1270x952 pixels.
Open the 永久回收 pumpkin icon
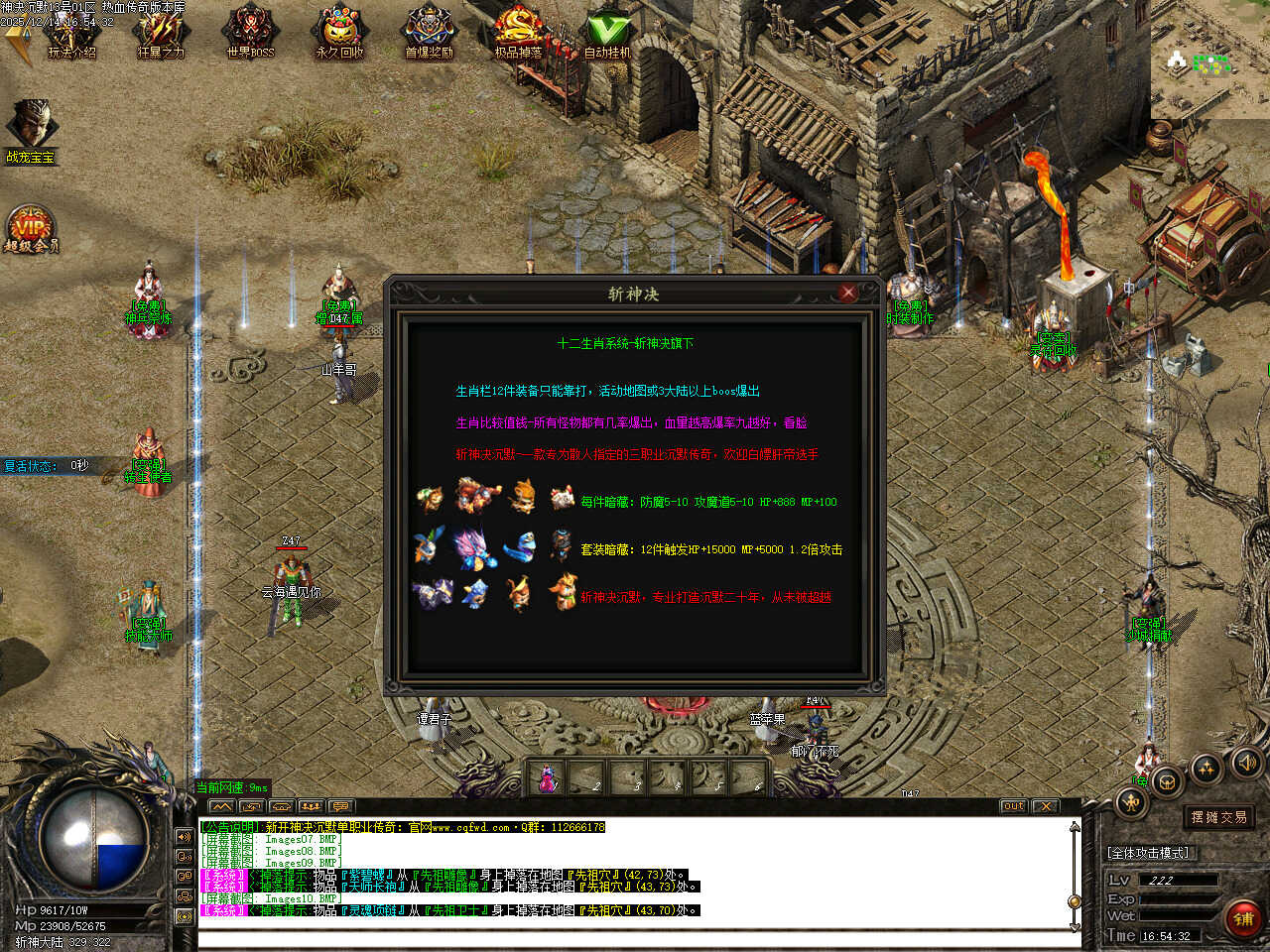click(339, 35)
